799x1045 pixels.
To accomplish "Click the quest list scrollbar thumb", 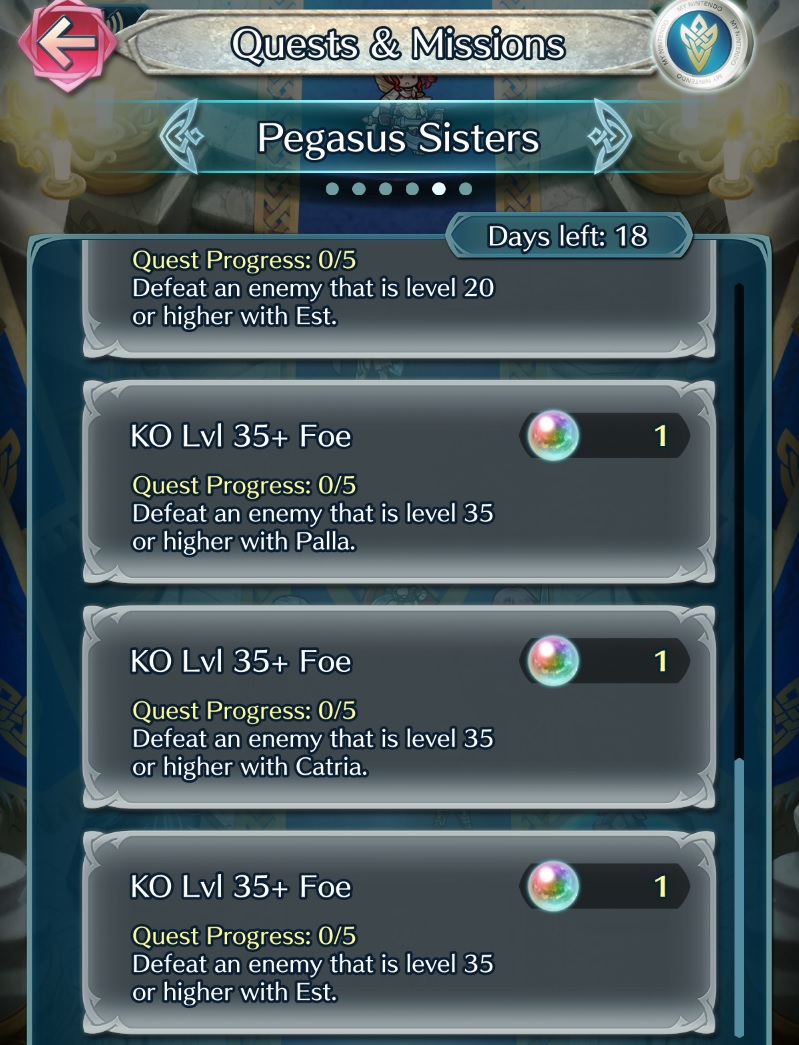I will [739, 895].
